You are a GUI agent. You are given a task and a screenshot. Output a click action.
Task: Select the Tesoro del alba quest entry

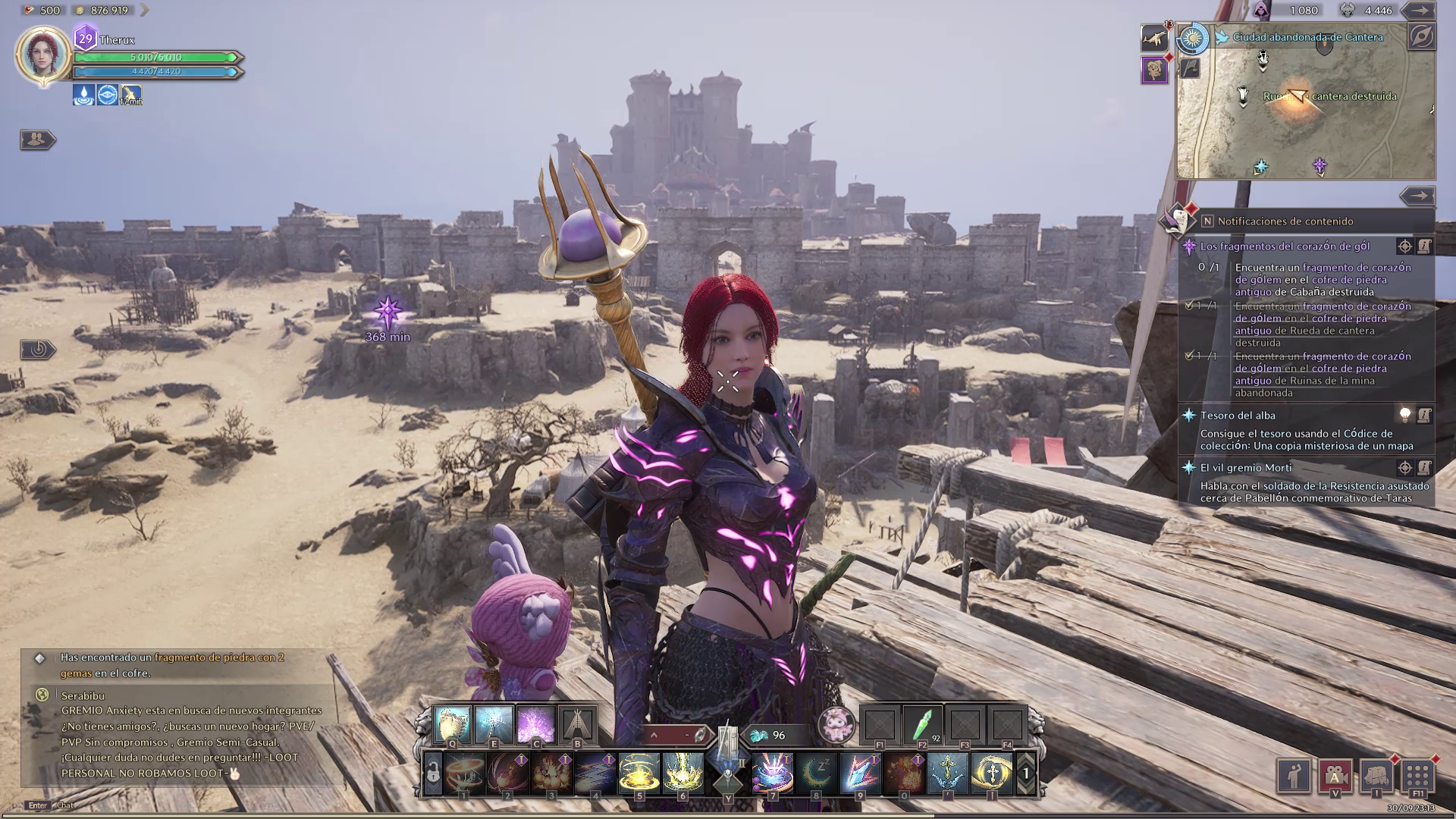[x=1238, y=416]
